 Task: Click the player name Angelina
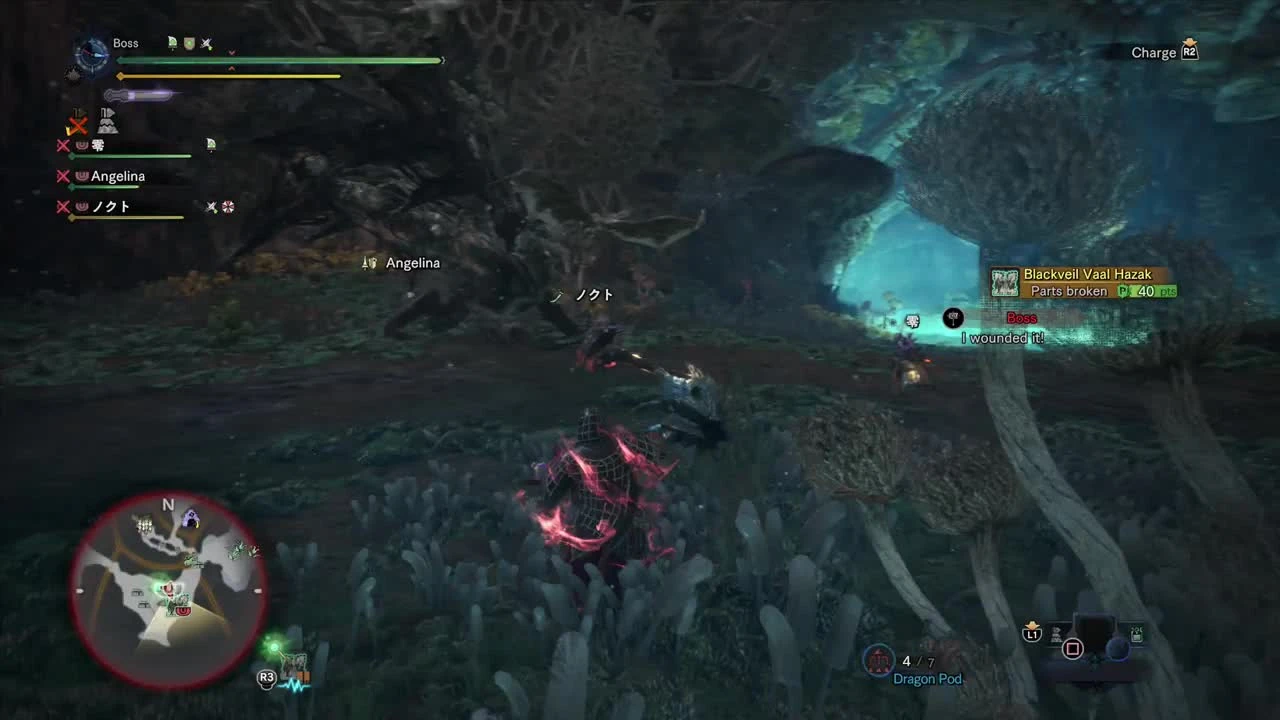pos(116,176)
